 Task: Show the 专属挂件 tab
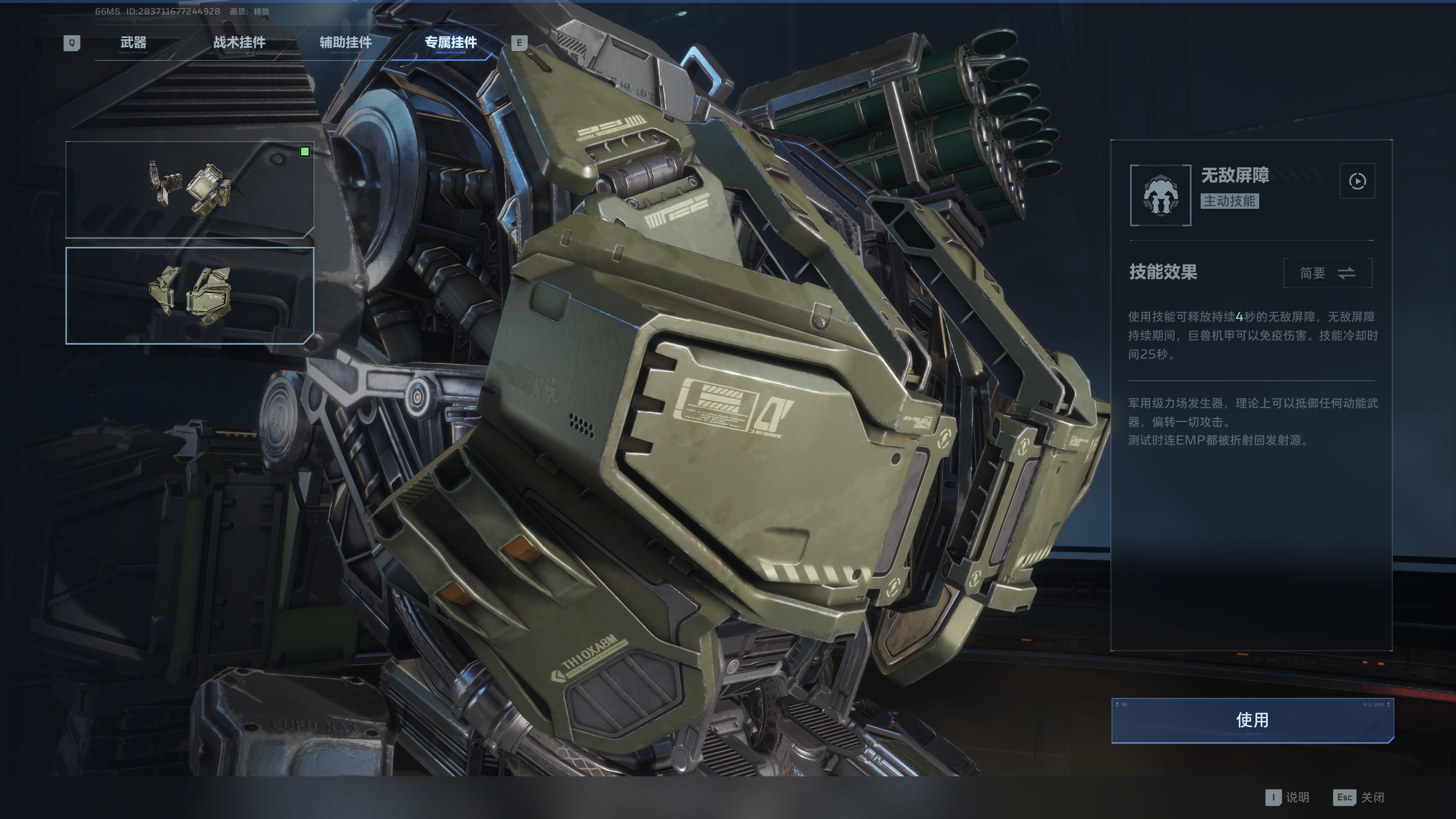click(450, 43)
